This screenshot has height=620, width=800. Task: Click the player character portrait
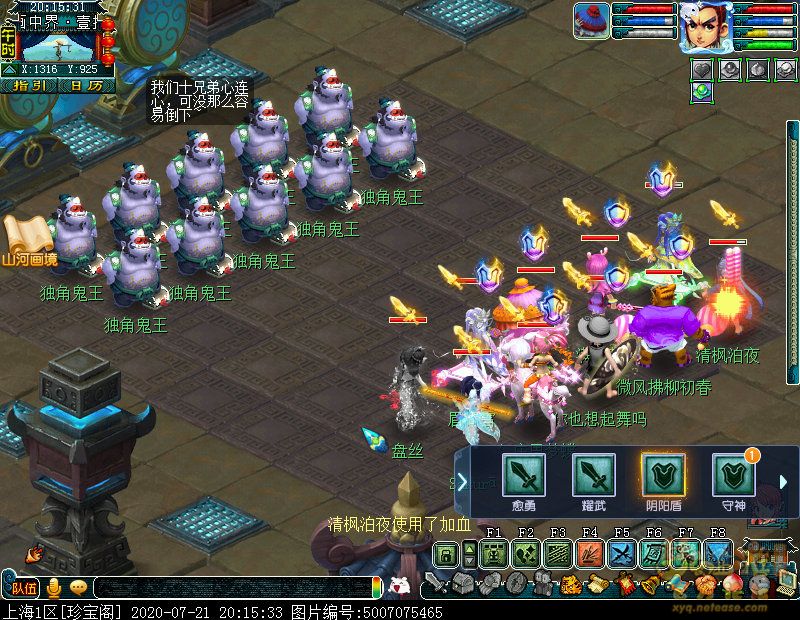click(x=704, y=27)
